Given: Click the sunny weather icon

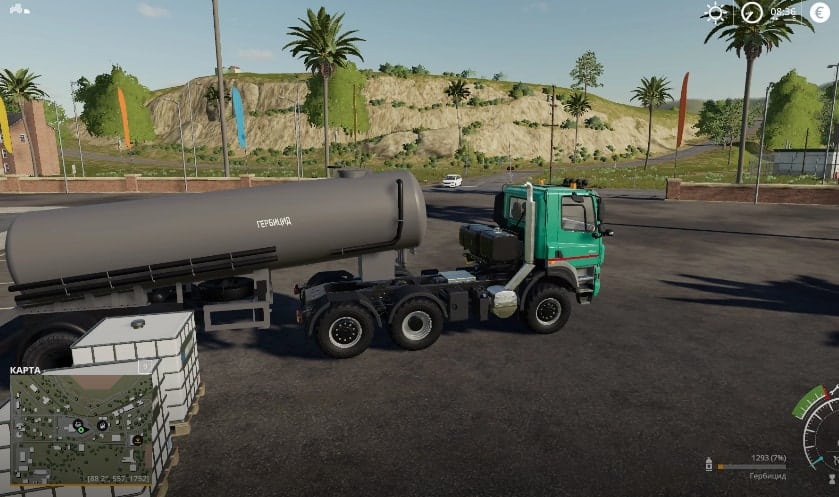Looking at the screenshot, I should click(715, 13).
